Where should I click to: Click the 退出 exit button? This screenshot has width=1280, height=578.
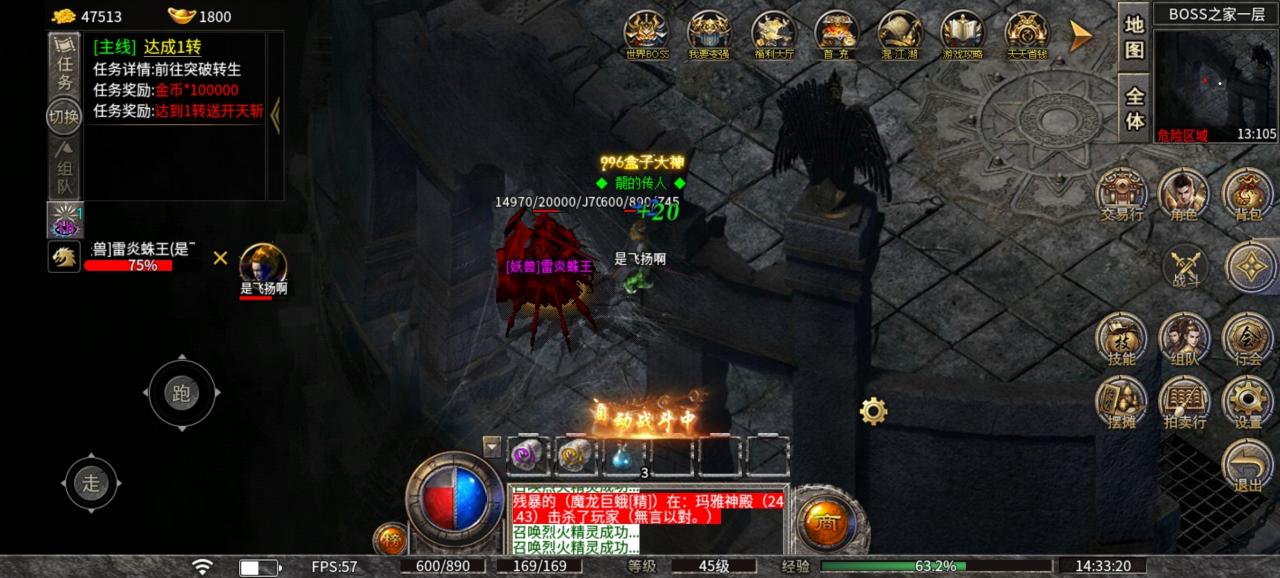1248,465
